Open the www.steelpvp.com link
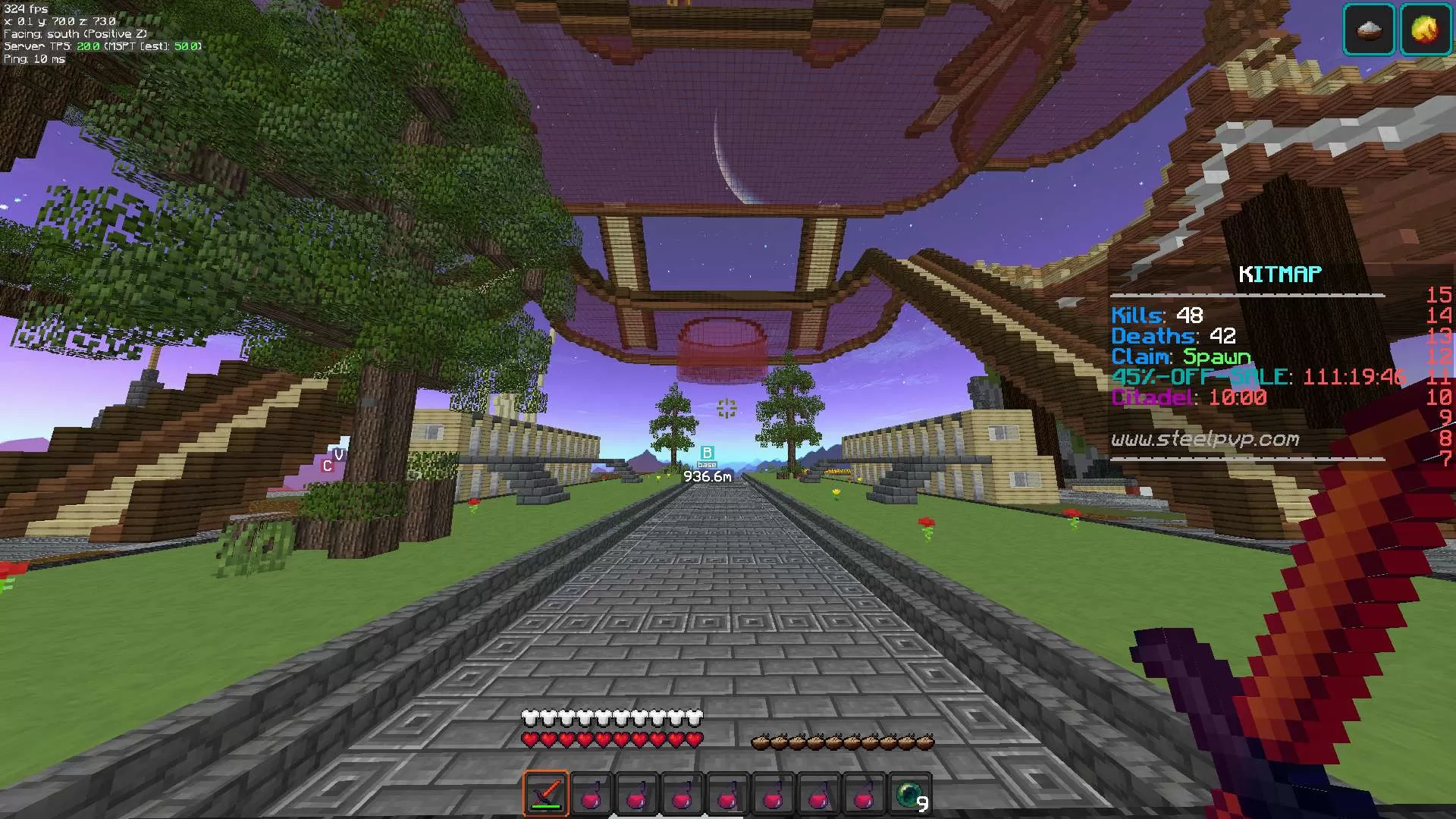Viewport: 1456px width, 819px height. (1207, 438)
